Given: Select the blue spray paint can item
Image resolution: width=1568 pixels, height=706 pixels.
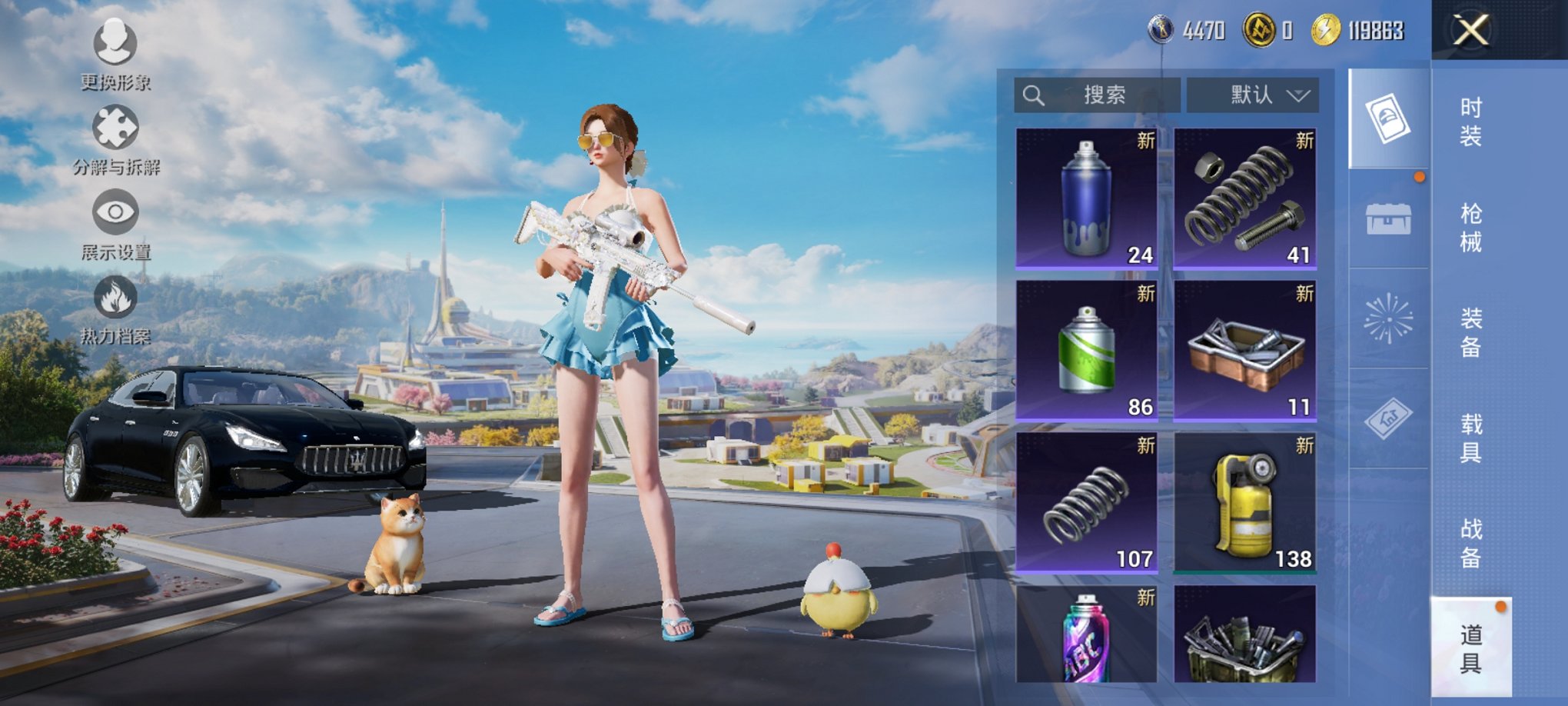Looking at the screenshot, I should (1086, 198).
